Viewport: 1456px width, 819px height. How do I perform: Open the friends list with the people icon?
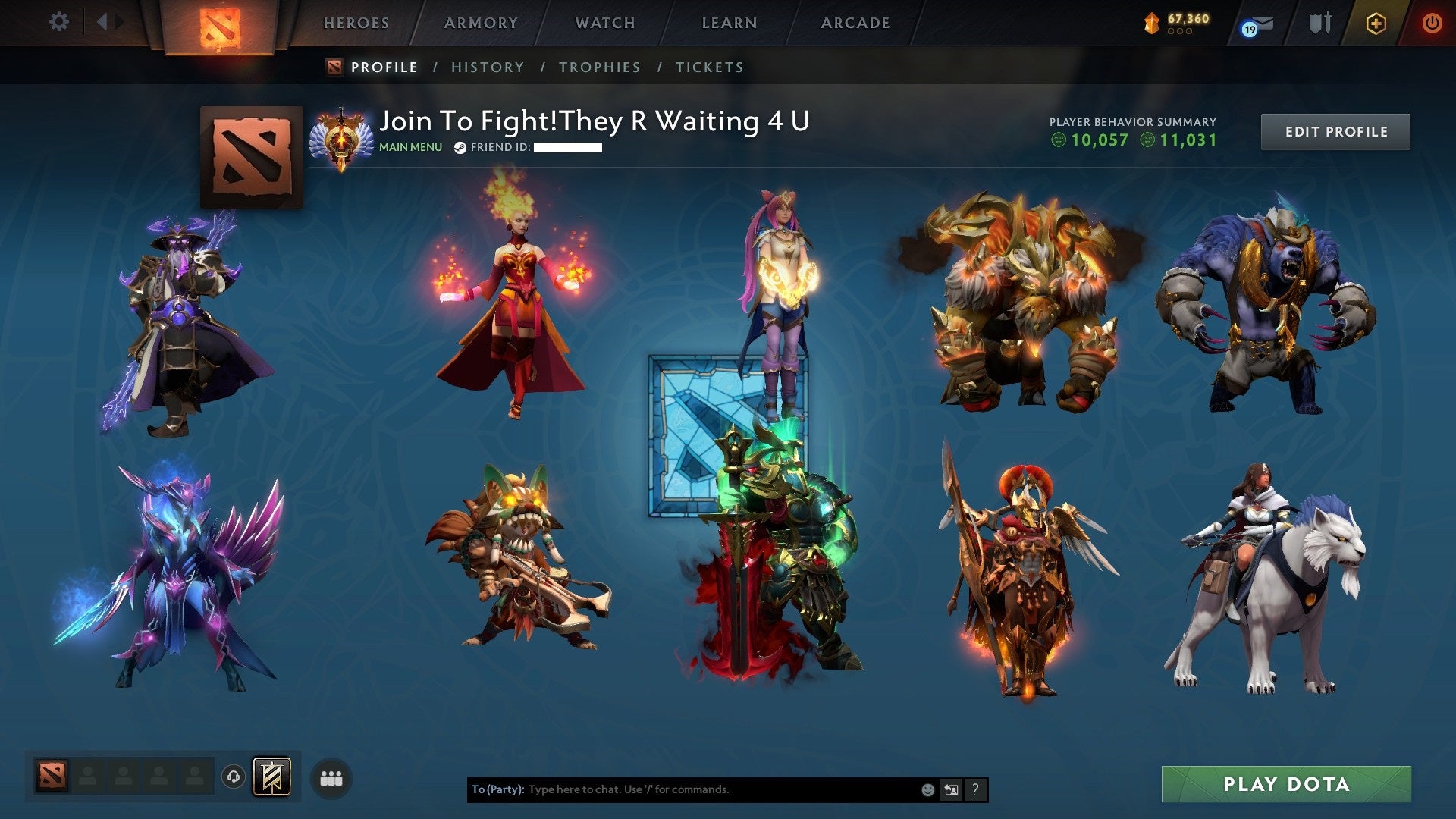click(330, 777)
